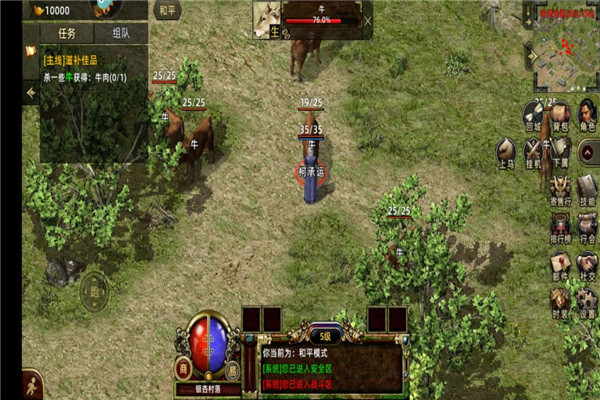Open the 角色 character sheet
Image resolution: width=600 pixels, height=400 pixels.
588,115
